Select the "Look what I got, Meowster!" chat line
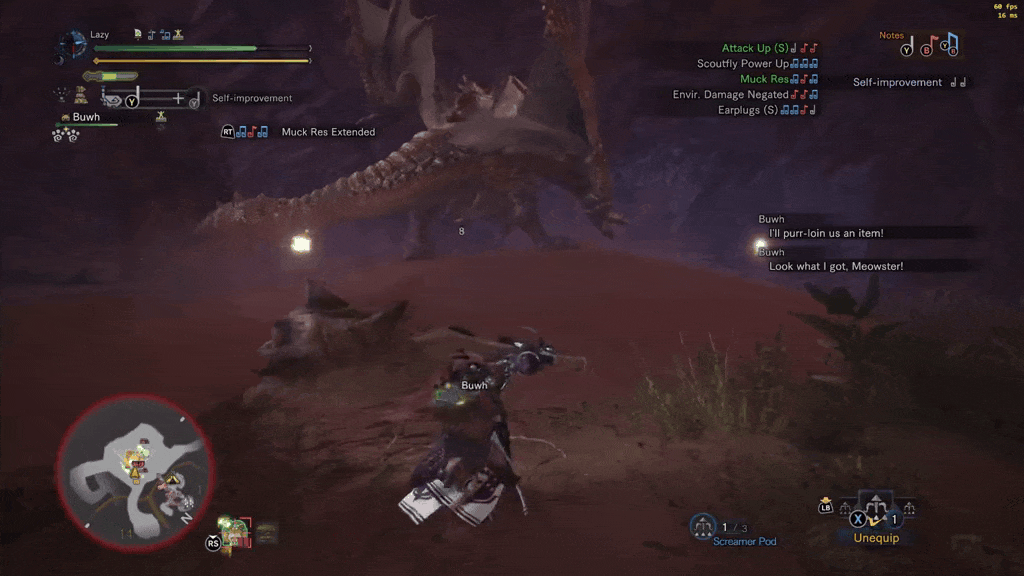 click(835, 266)
